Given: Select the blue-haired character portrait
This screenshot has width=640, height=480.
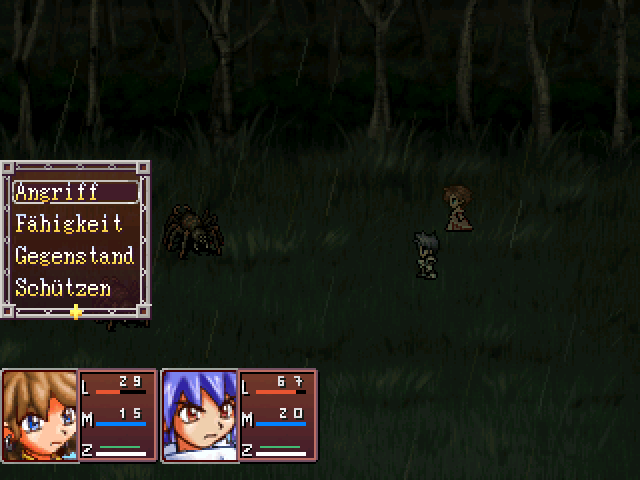Looking at the screenshot, I should tap(200, 415).
